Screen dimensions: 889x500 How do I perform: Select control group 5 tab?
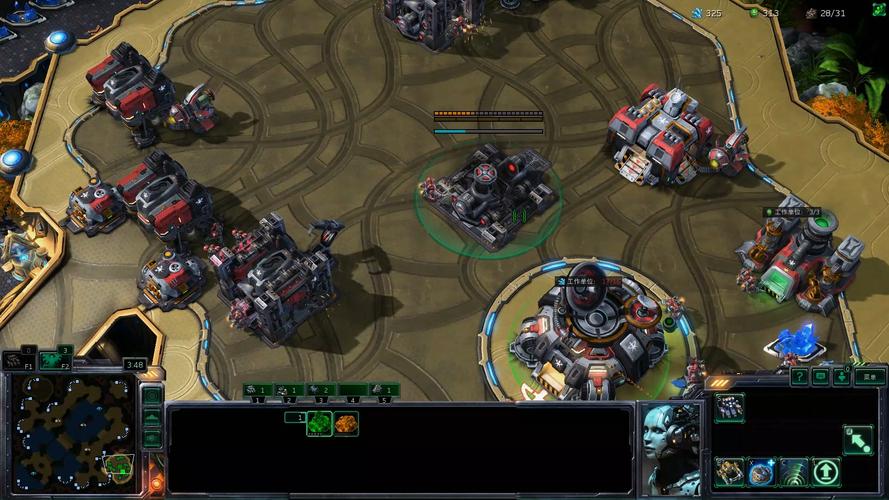coord(383,390)
